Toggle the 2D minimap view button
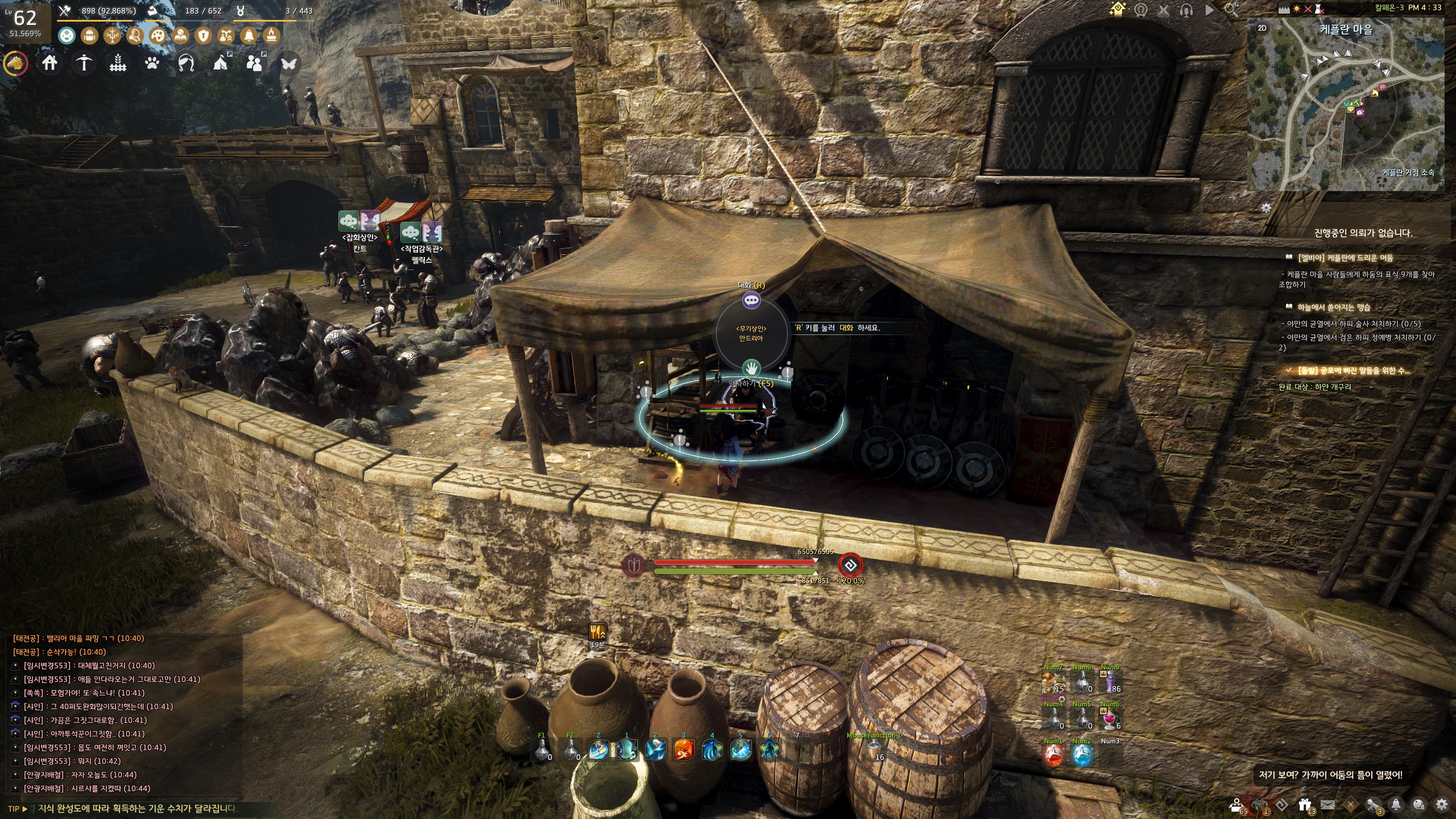The width and height of the screenshot is (1456, 819). pyautogui.click(x=1262, y=28)
